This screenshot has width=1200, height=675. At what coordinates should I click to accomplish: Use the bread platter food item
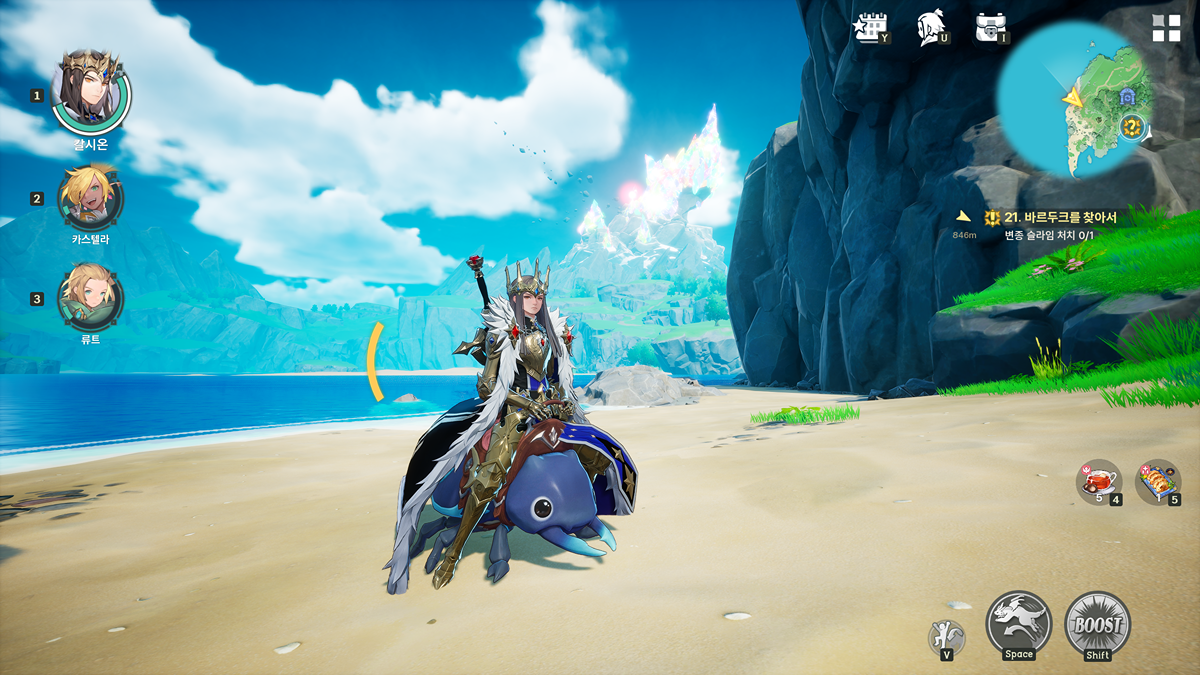coord(1158,481)
